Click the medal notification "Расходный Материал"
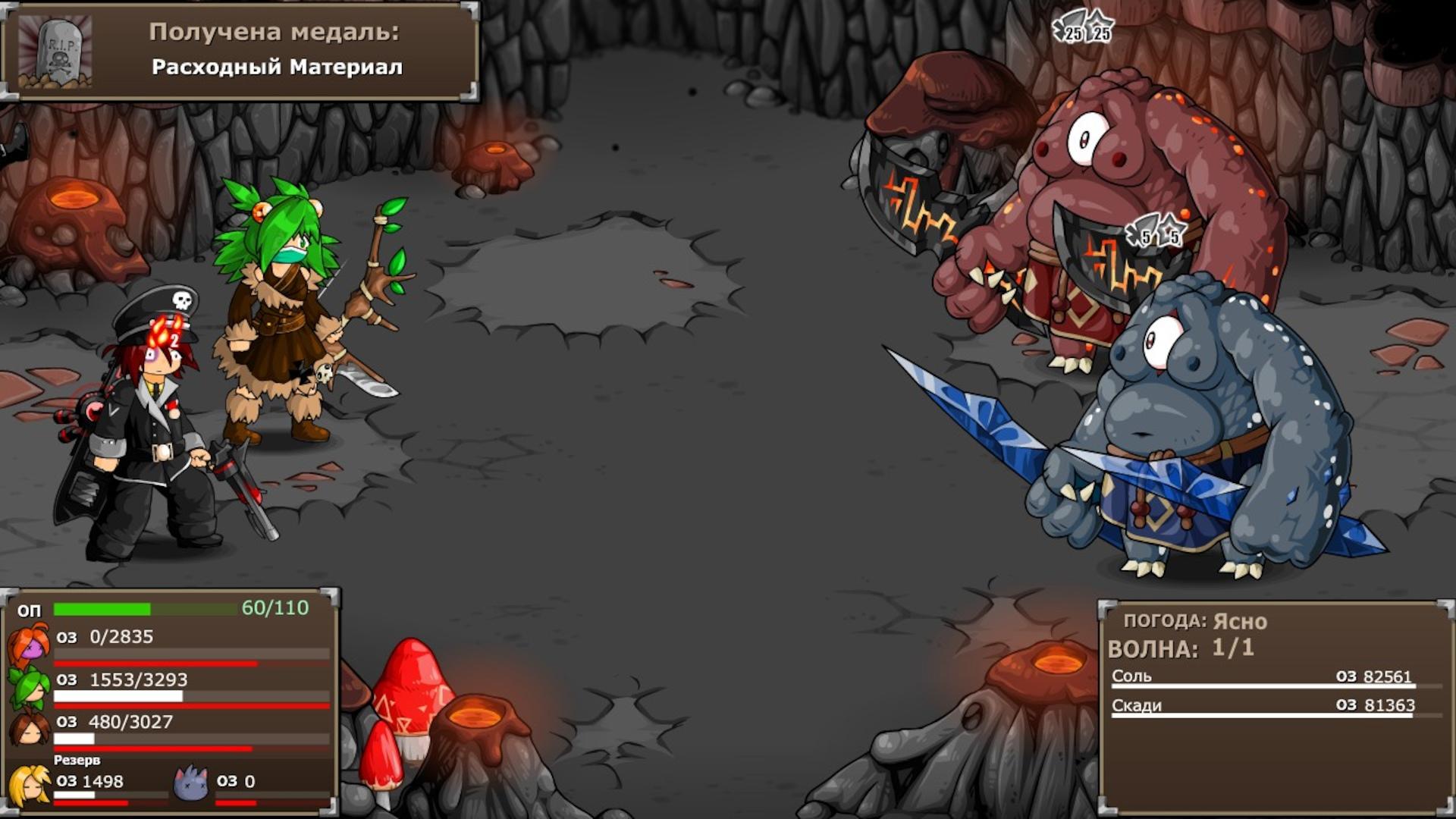 (x=240, y=51)
